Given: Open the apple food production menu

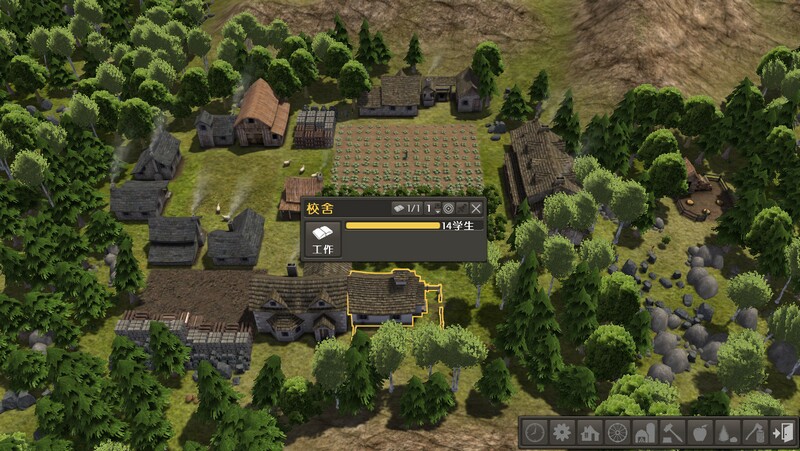Looking at the screenshot, I should [x=700, y=432].
